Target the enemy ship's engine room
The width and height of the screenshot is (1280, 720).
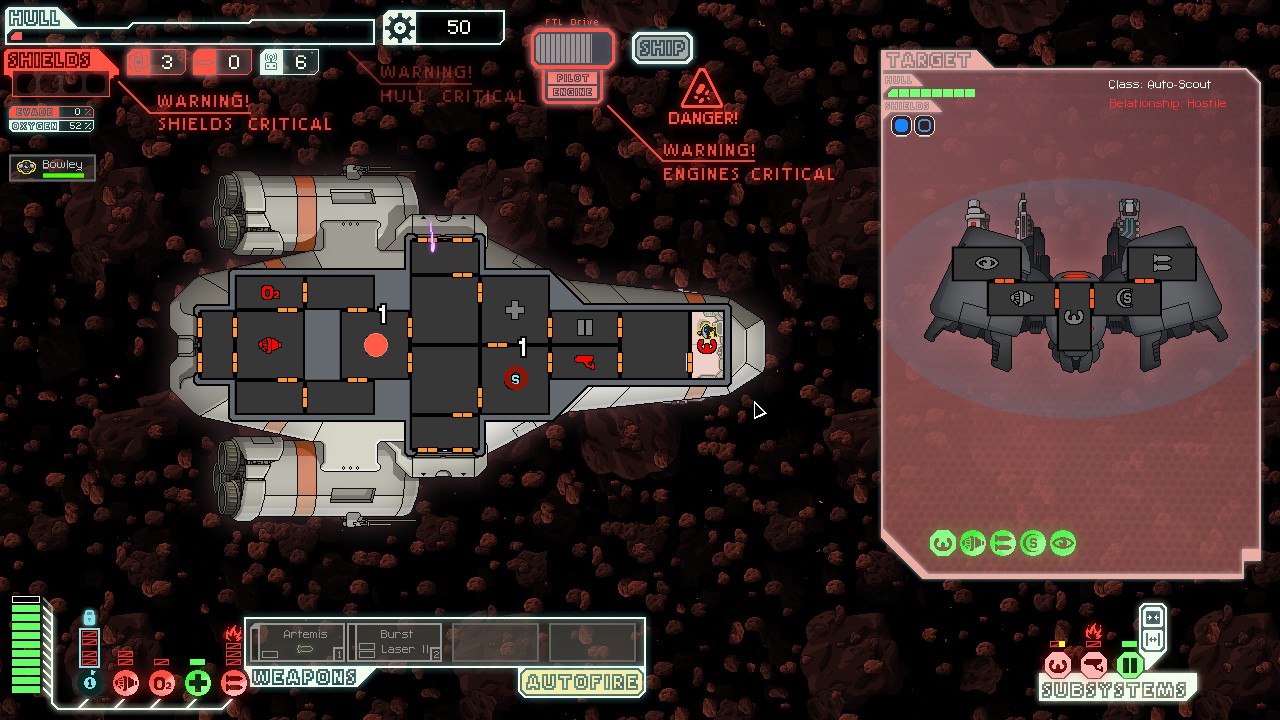[1021, 298]
